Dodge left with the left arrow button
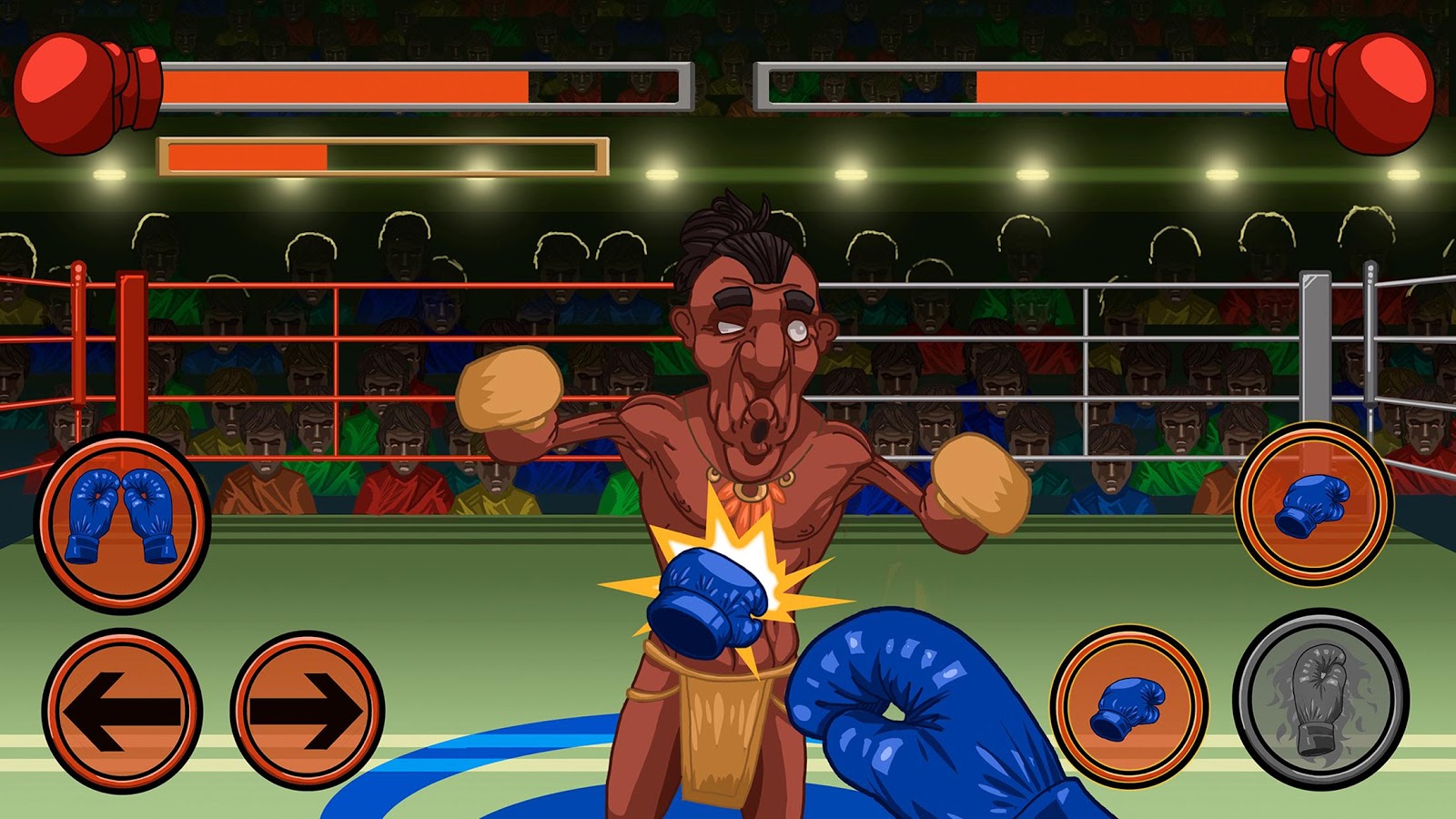Screen dimensions: 1456x819 122,709
